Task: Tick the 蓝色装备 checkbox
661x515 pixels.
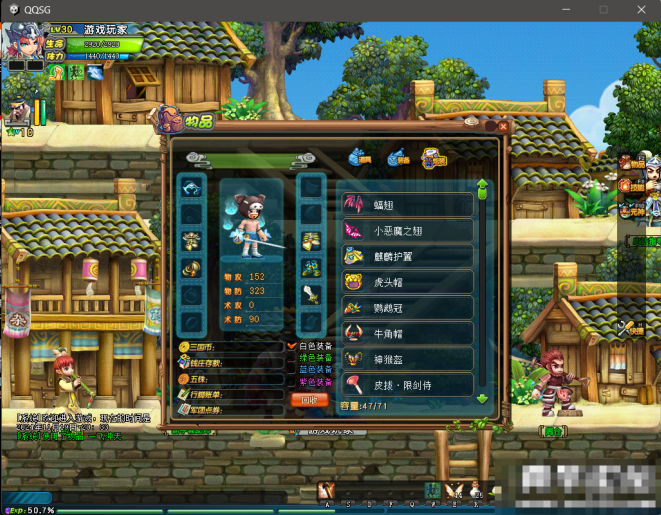Action: [x=292, y=370]
